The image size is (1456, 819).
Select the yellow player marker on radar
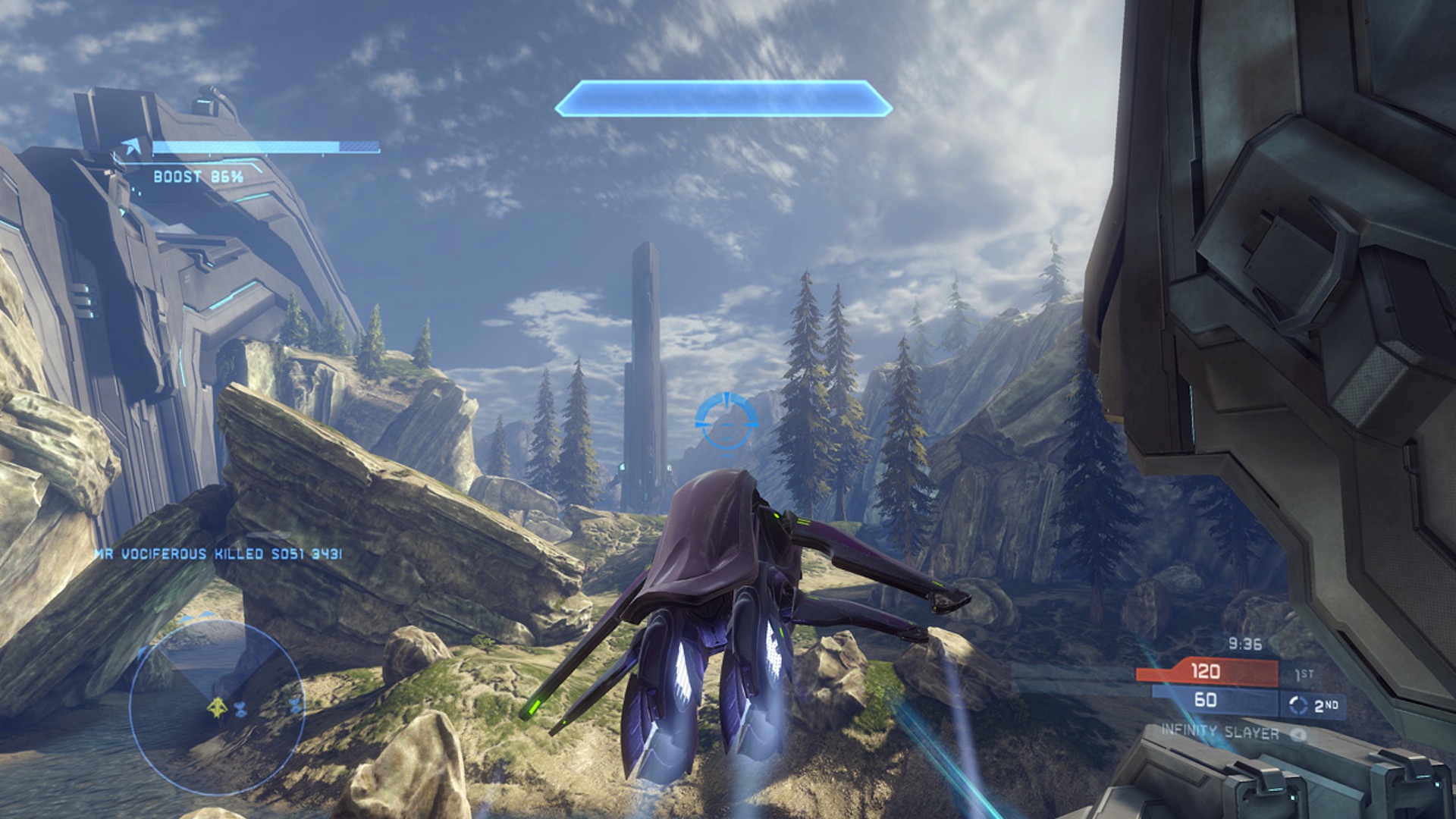pyautogui.click(x=218, y=708)
